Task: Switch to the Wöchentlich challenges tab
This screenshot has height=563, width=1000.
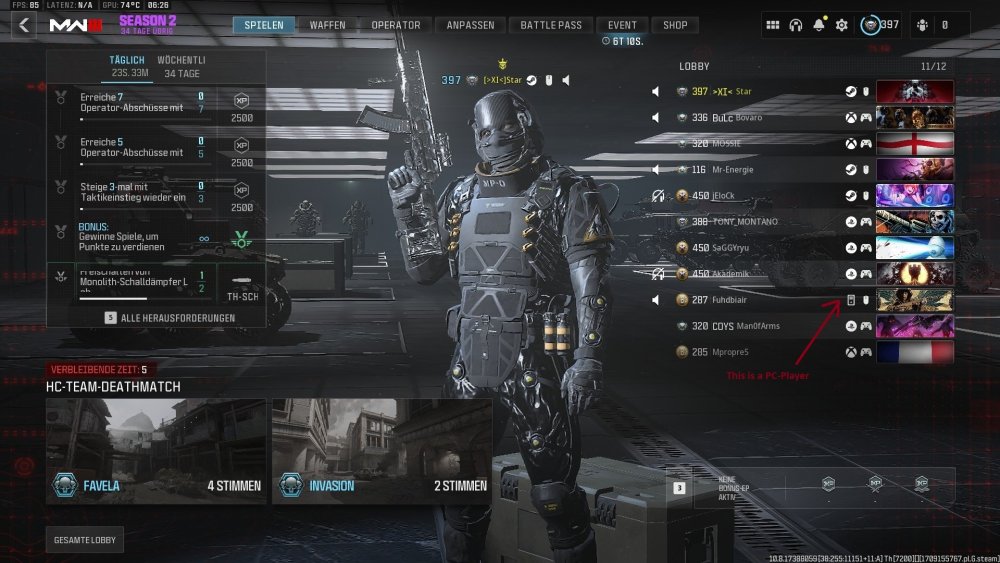Action: (x=181, y=67)
